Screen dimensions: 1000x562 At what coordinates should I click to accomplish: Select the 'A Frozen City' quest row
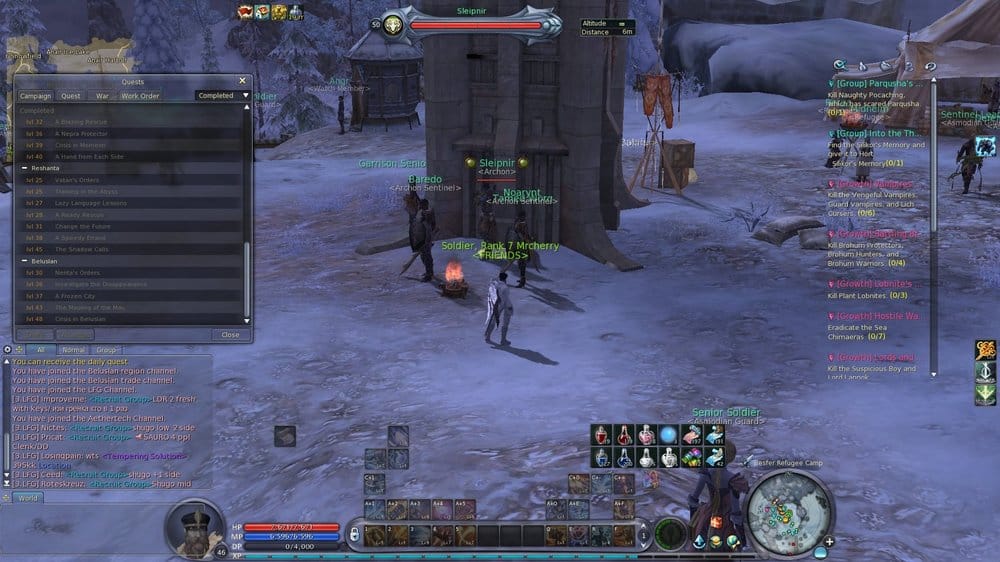pos(76,296)
